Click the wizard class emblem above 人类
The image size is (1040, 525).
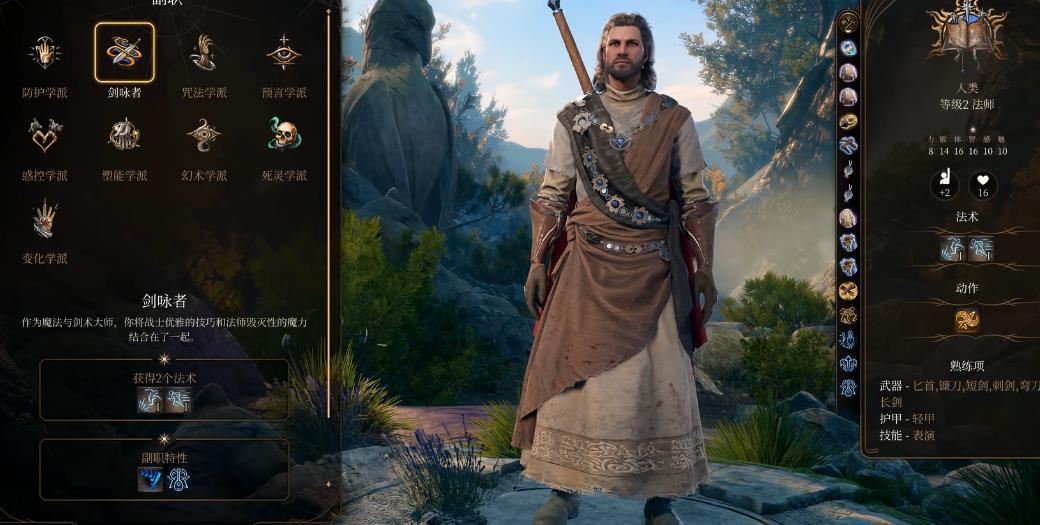click(x=965, y=30)
